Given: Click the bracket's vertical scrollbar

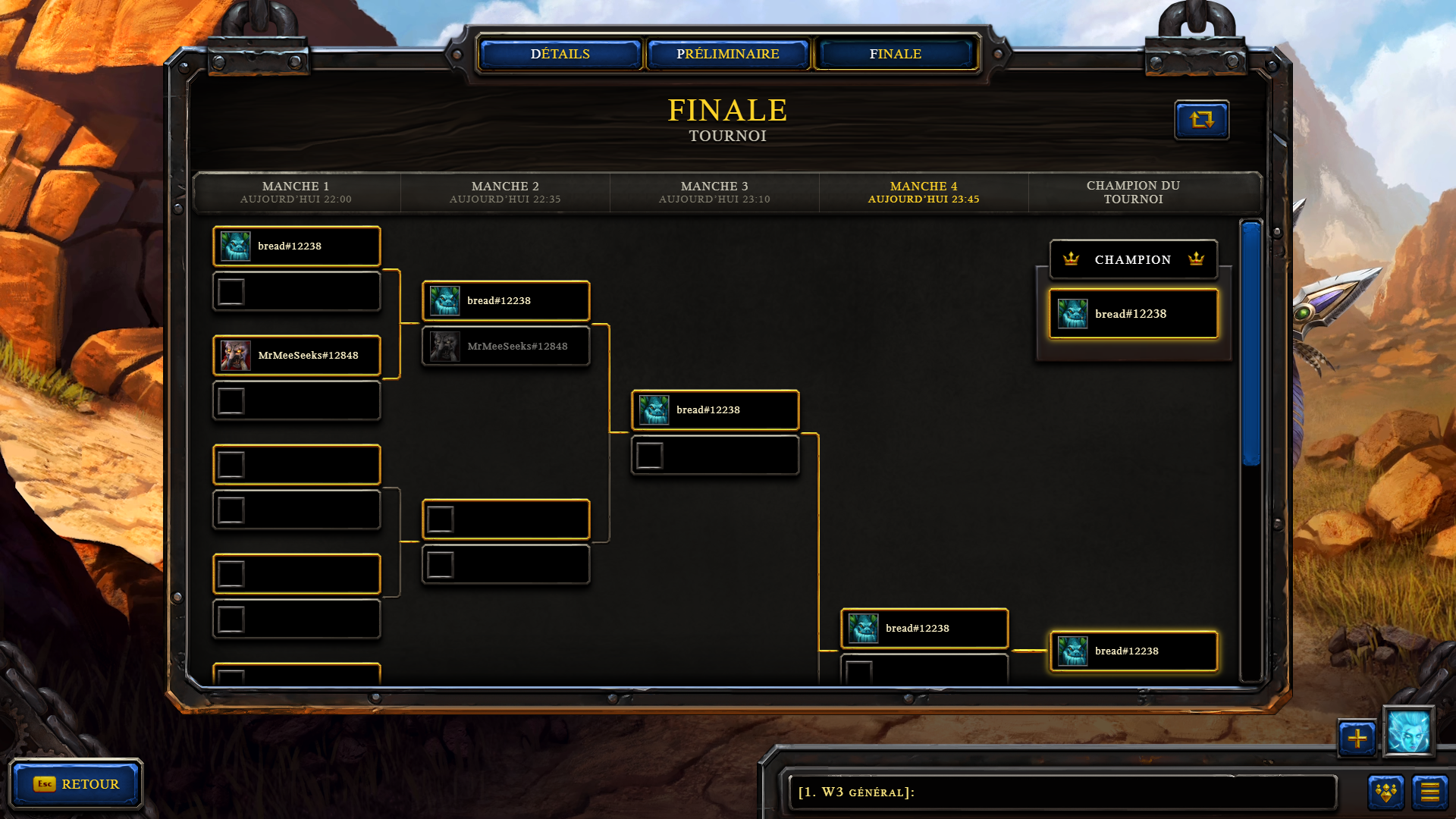Looking at the screenshot, I should [1251, 343].
